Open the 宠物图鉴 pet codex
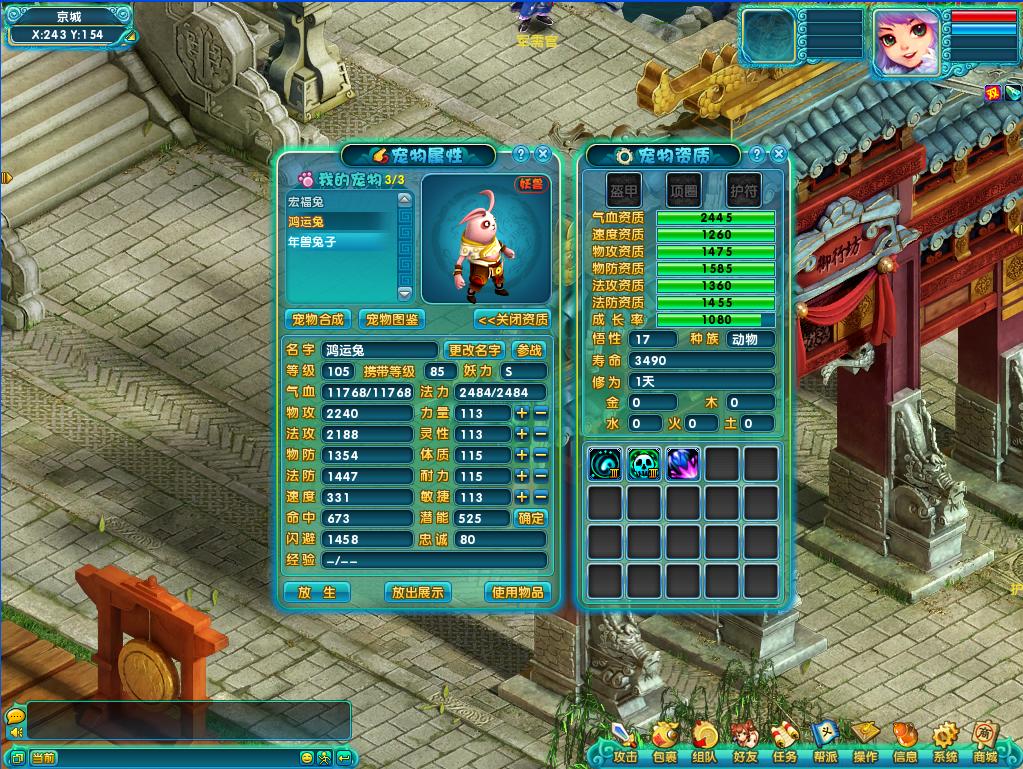1023x769 pixels. click(392, 319)
